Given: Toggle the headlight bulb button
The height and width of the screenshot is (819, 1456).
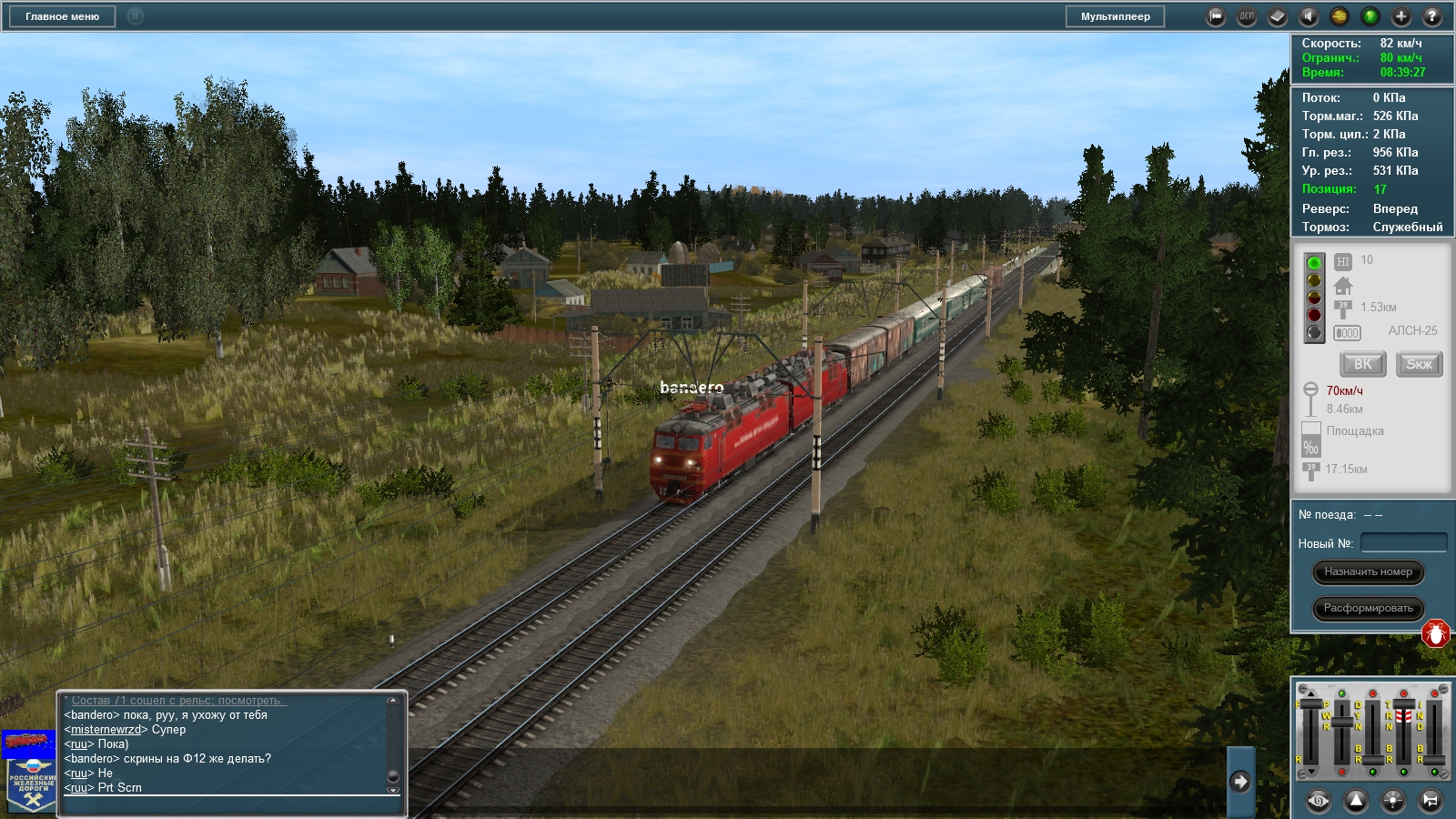Looking at the screenshot, I should click(x=1393, y=800).
